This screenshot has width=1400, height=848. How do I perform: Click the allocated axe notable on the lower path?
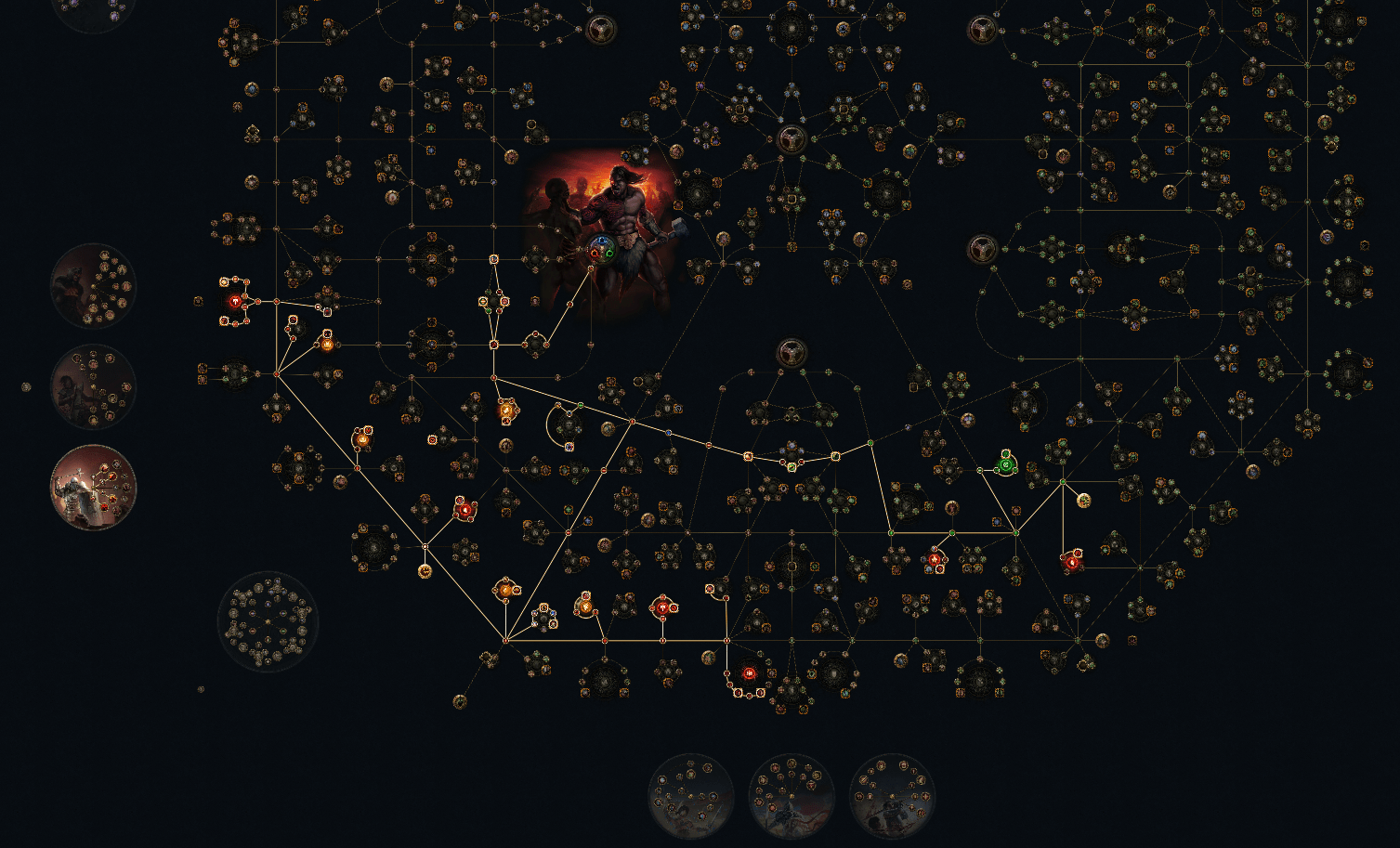point(662,607)
